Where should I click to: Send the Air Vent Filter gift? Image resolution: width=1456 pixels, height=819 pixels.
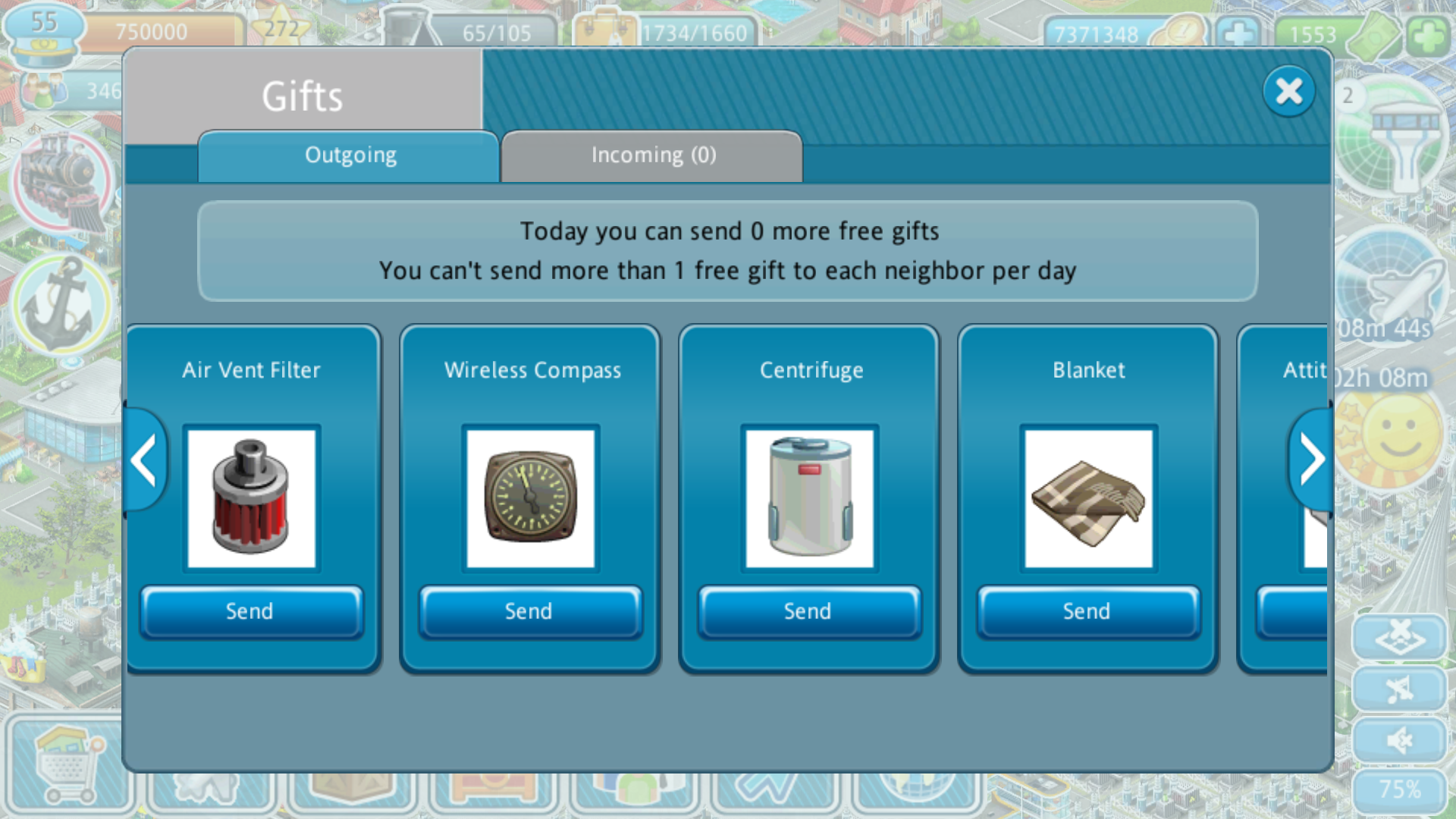251,611
